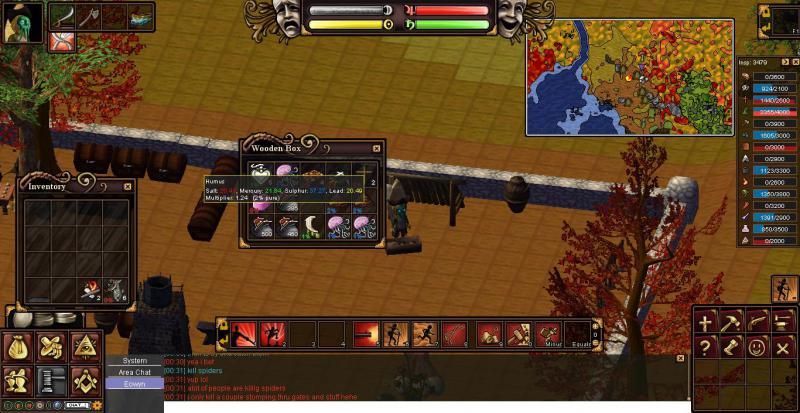
Task: Click the plus sign action button
Action: point(707,322)
